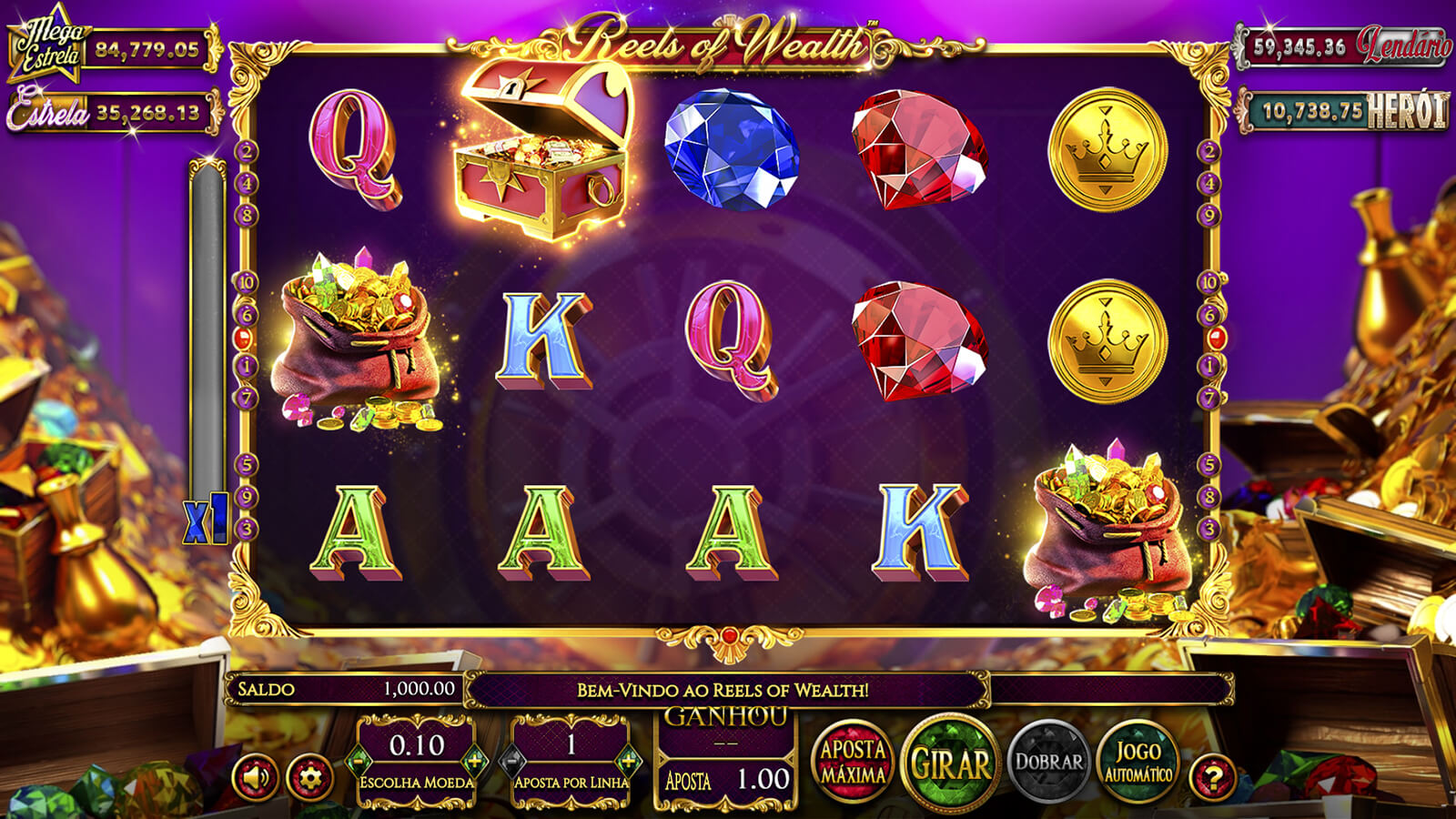The height and width of the screenshot is (819, 1456).
Task: Start Jogo Automático autoplay
Action: [1137, 763]
